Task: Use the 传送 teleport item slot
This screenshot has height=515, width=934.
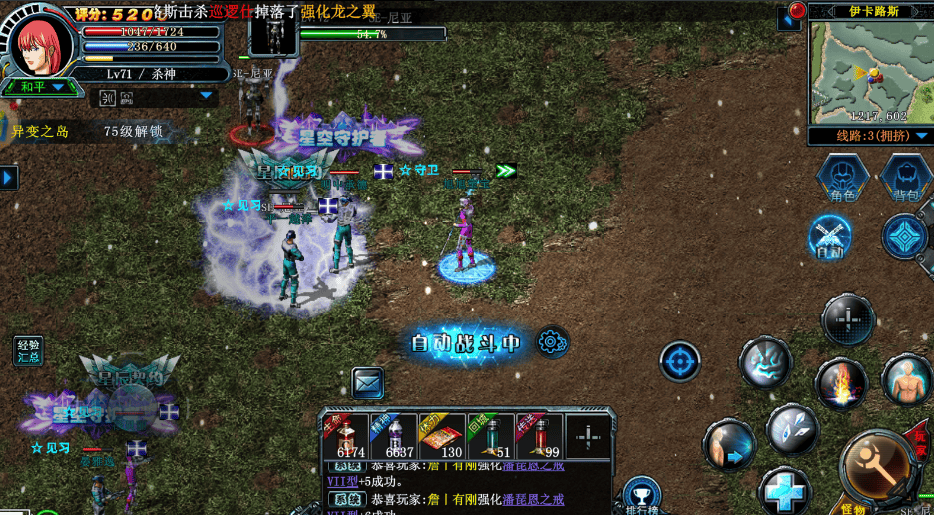Action: tap(540, 438)
